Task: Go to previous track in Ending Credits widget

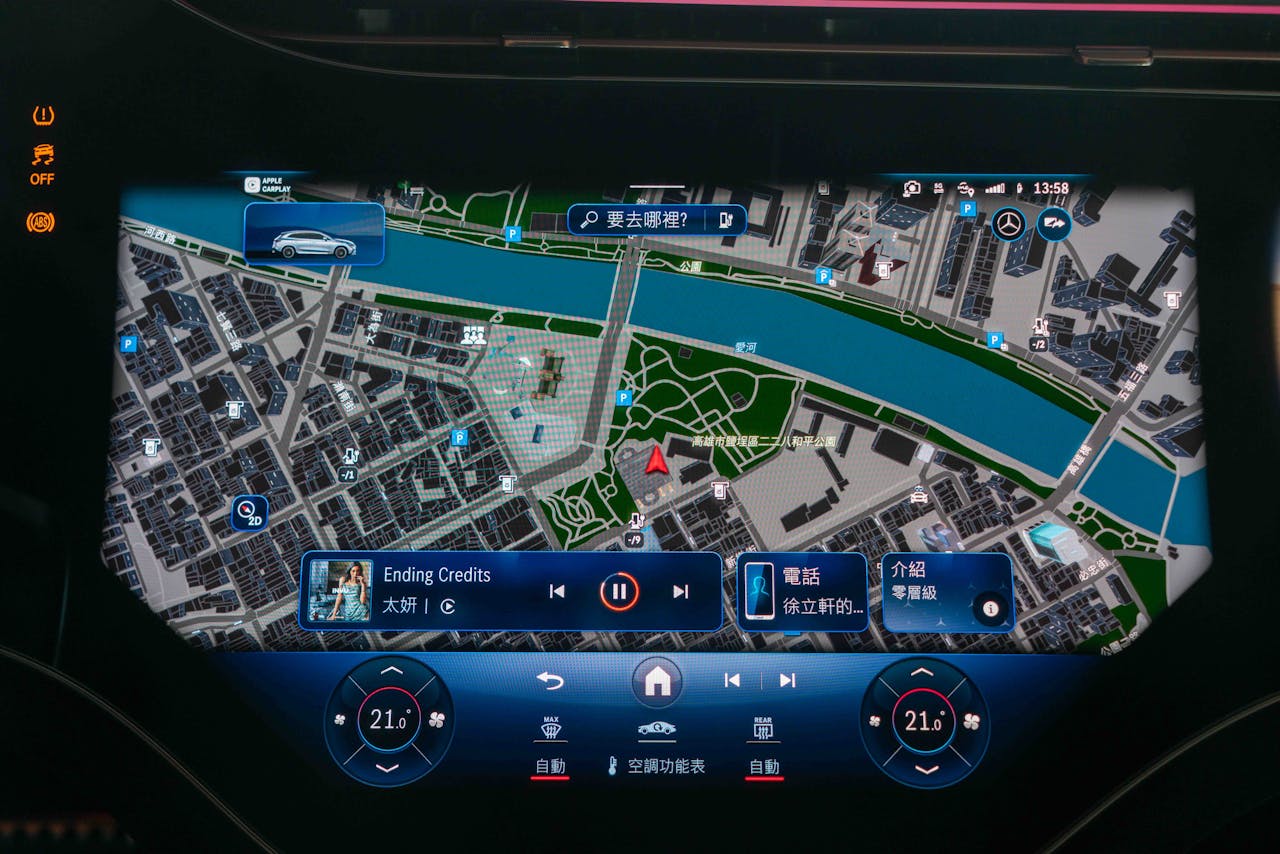Action: 557,591
